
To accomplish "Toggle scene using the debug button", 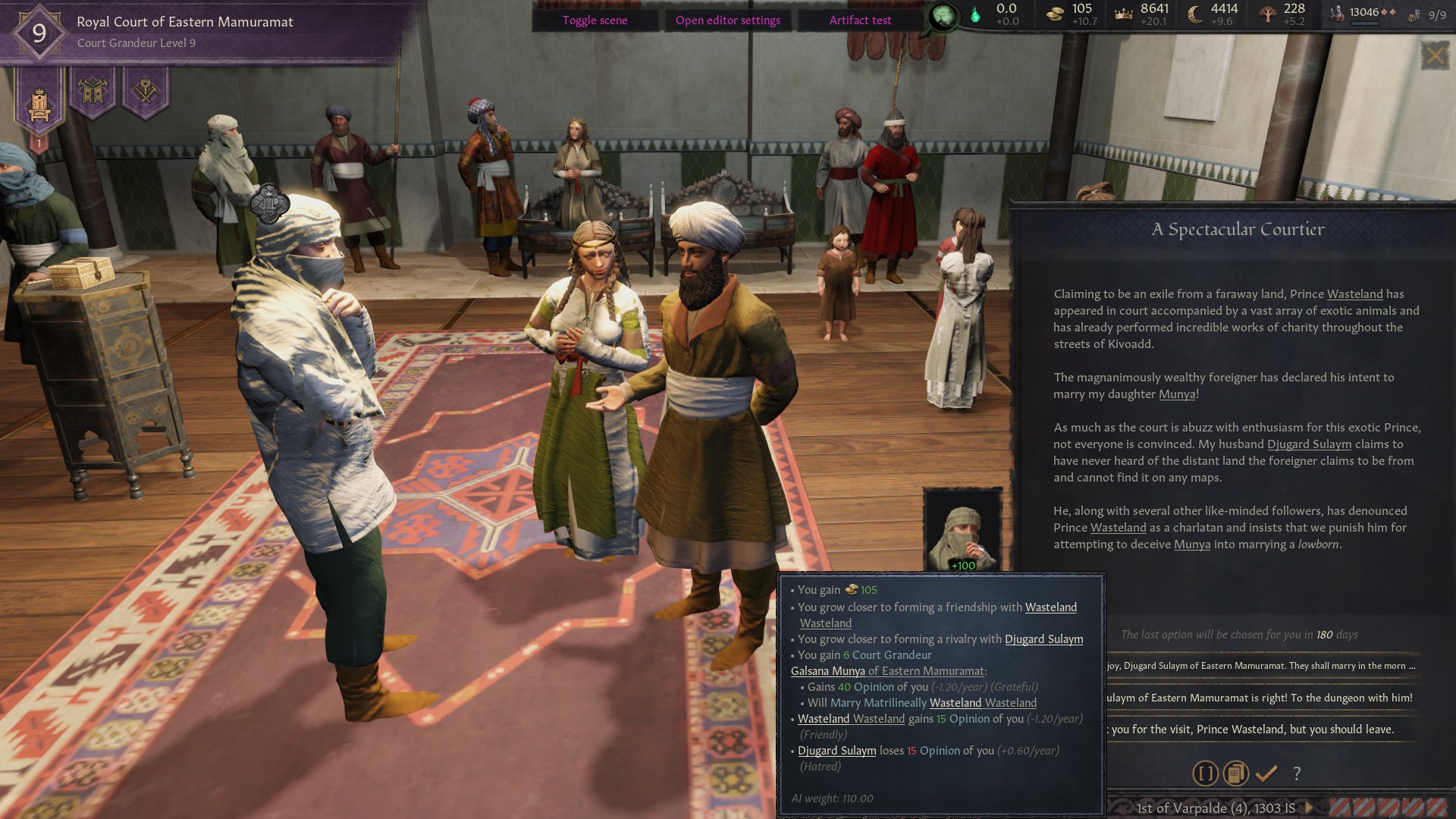I will pyautogui.click(x=595, y=20).
